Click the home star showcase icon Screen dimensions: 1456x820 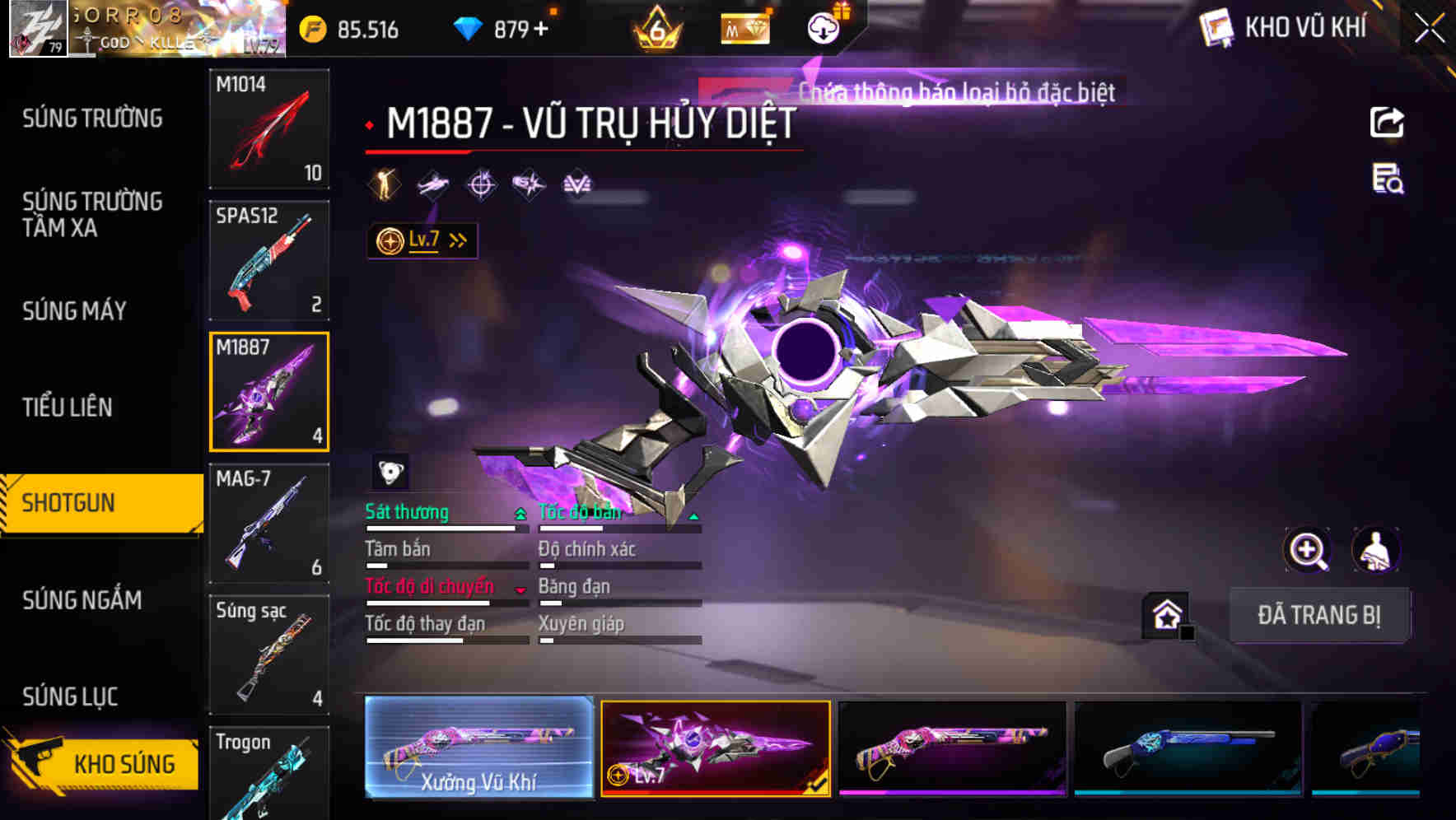[1164, 613]
